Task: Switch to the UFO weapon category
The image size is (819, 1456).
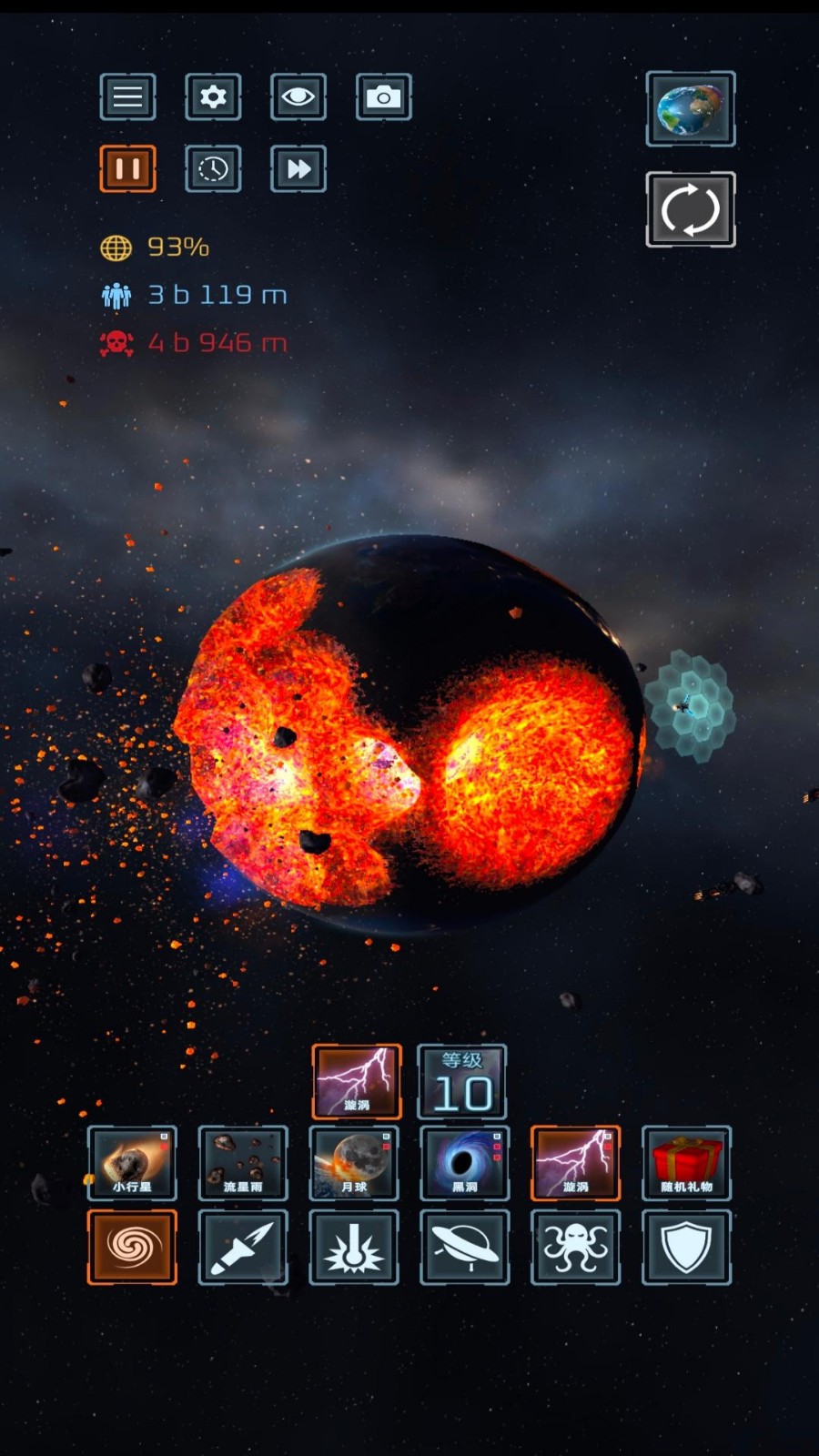Action: point(464,1247)
